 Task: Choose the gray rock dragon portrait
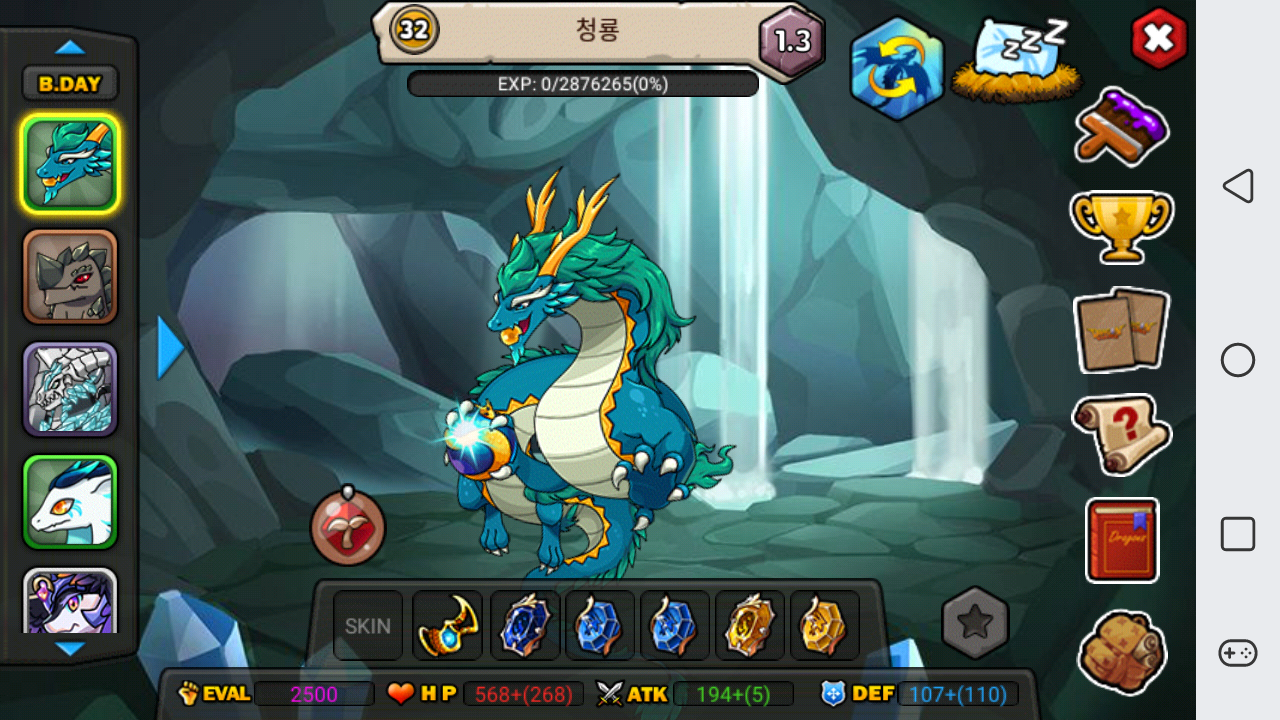70,276
